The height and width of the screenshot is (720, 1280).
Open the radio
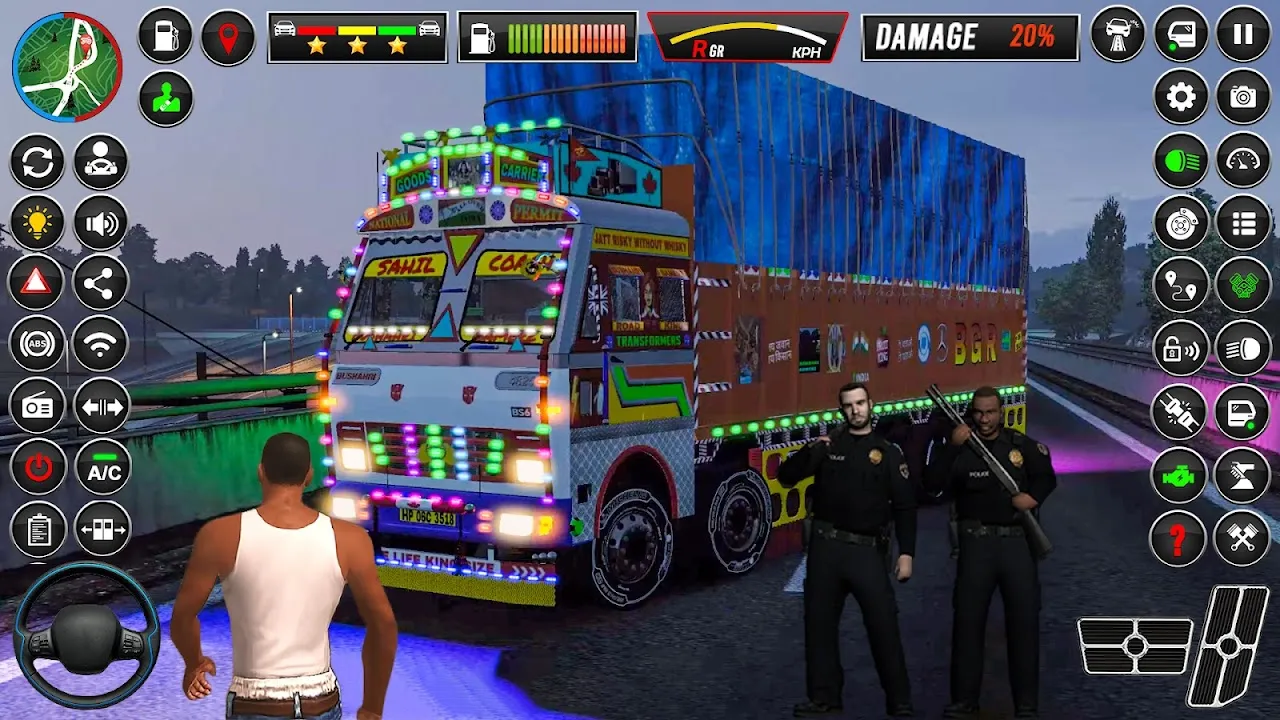tap(38, 406)
